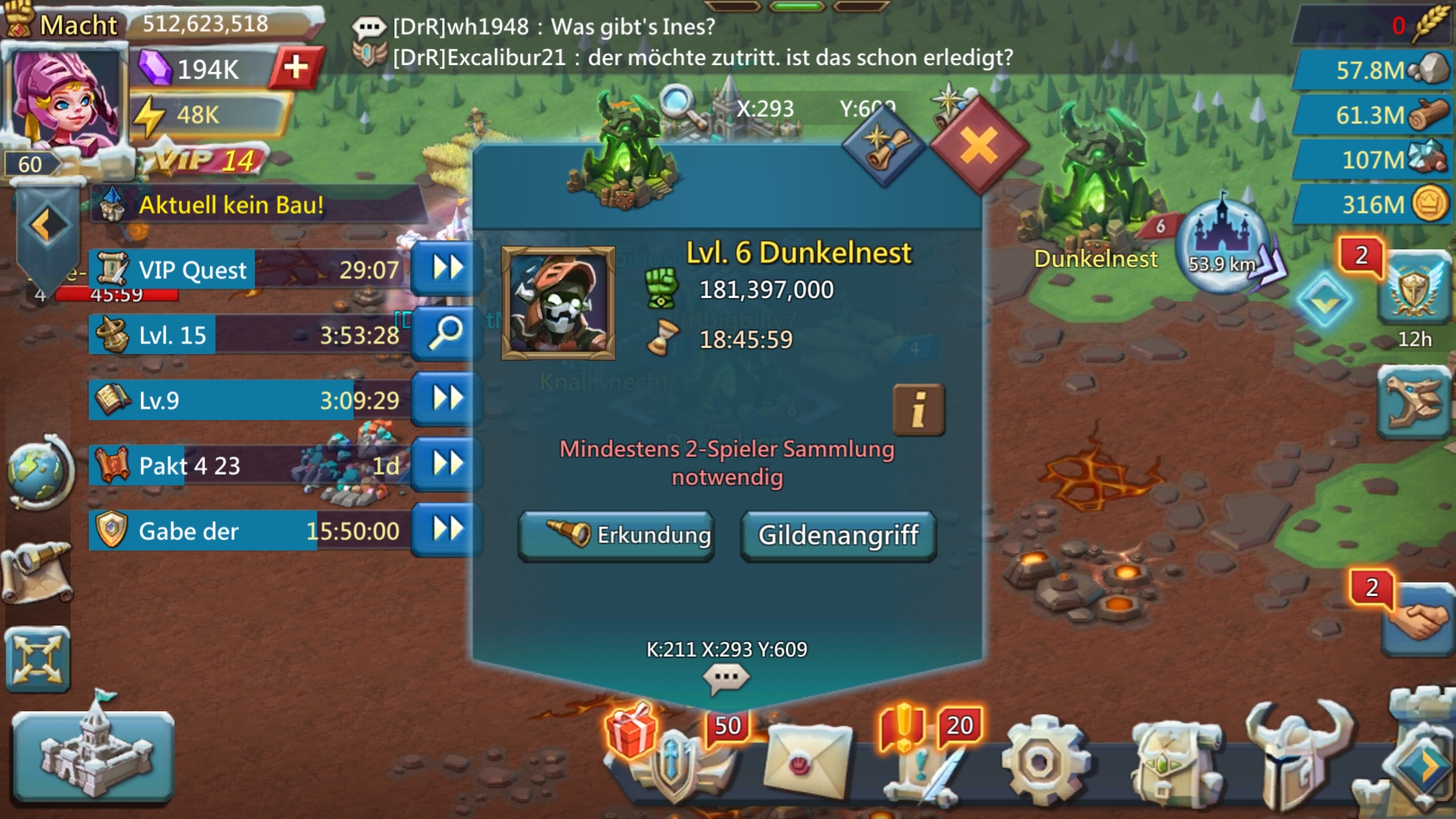Open the info button in the Dunkelnest panel

pos(918,410)
